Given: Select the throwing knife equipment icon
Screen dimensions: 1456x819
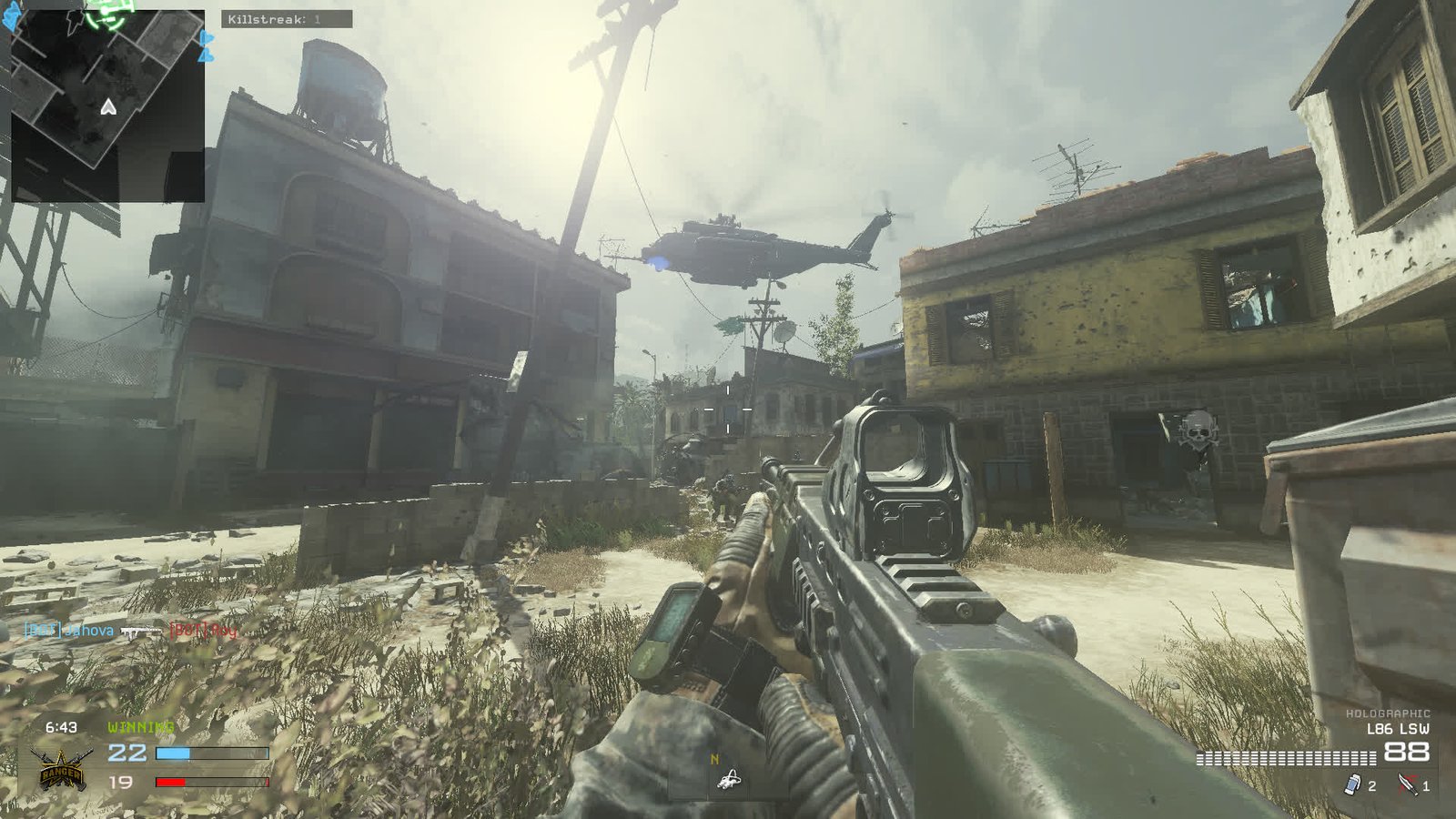Looking at the screenshot, I should click(1406, 783).
